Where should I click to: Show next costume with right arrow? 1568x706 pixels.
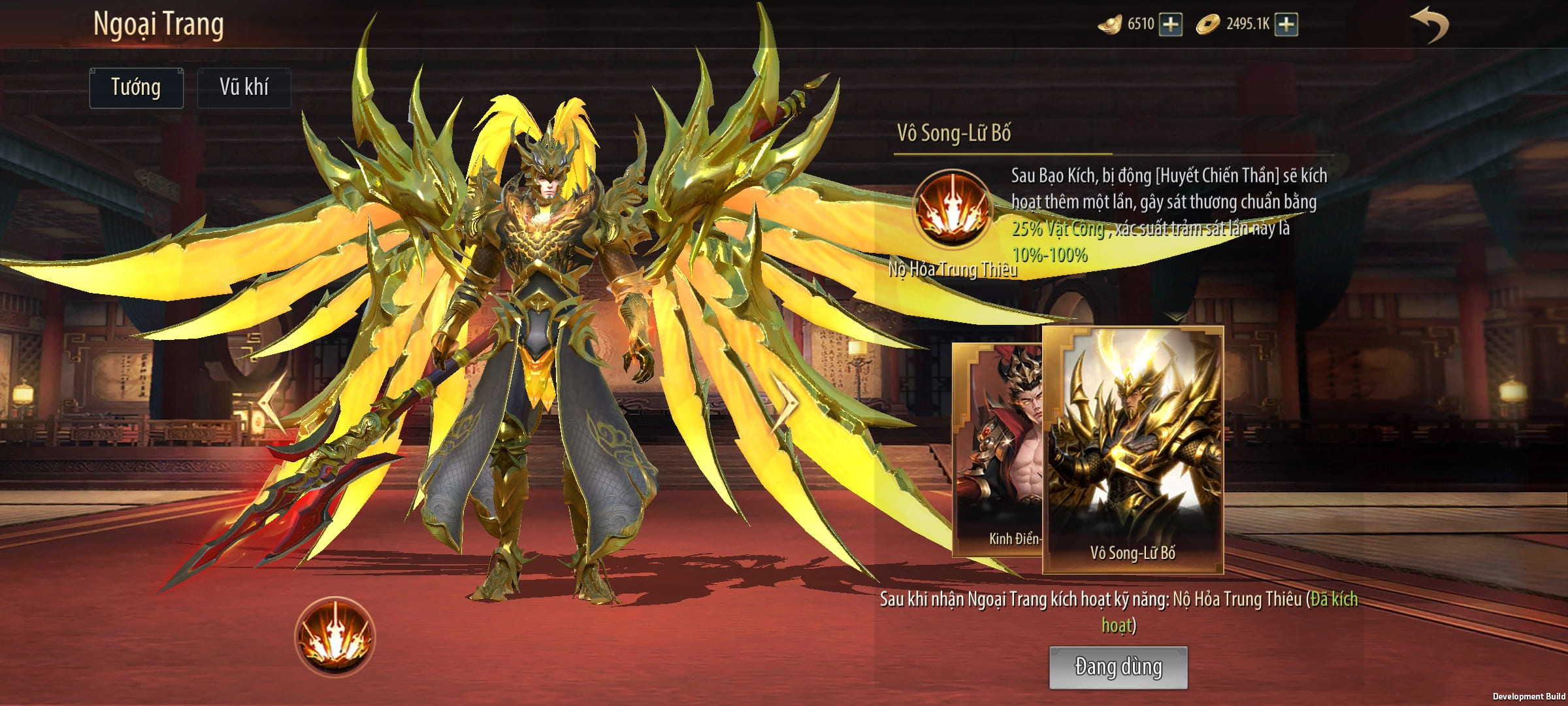pyautogui.click(x=784, y=403)
